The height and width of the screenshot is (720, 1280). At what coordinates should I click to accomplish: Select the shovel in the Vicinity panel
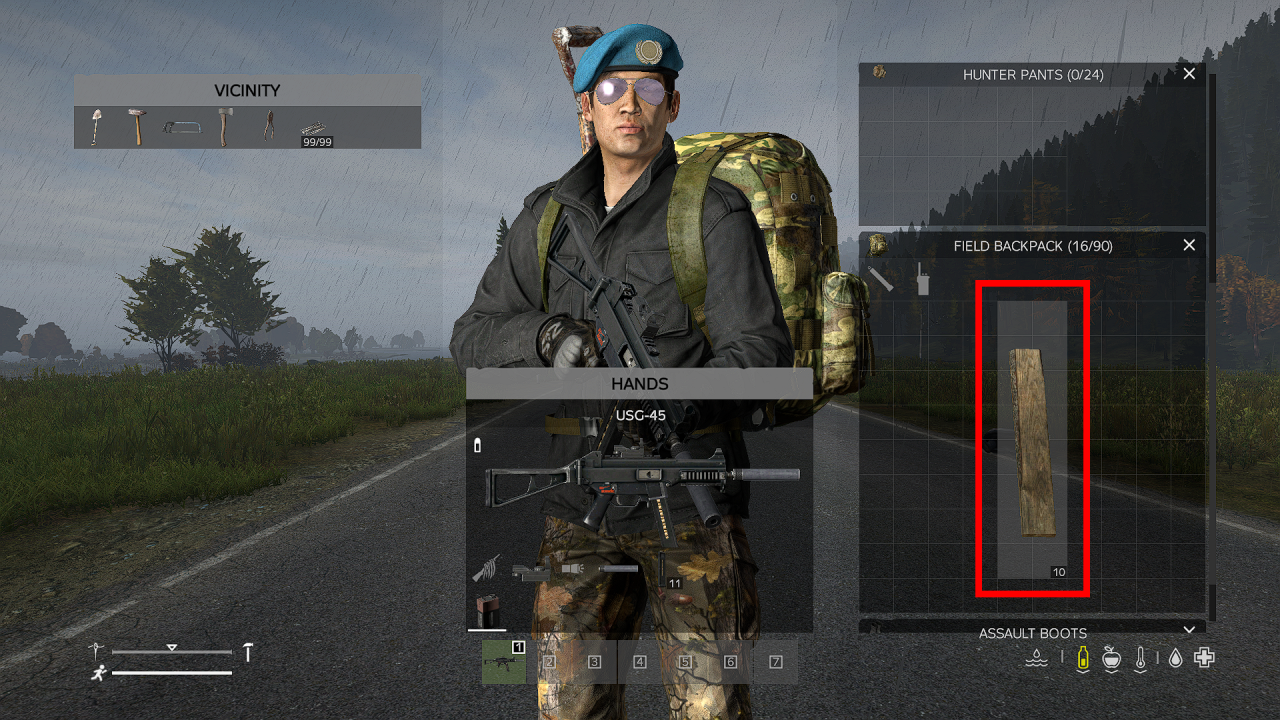[x=96, y=126]
